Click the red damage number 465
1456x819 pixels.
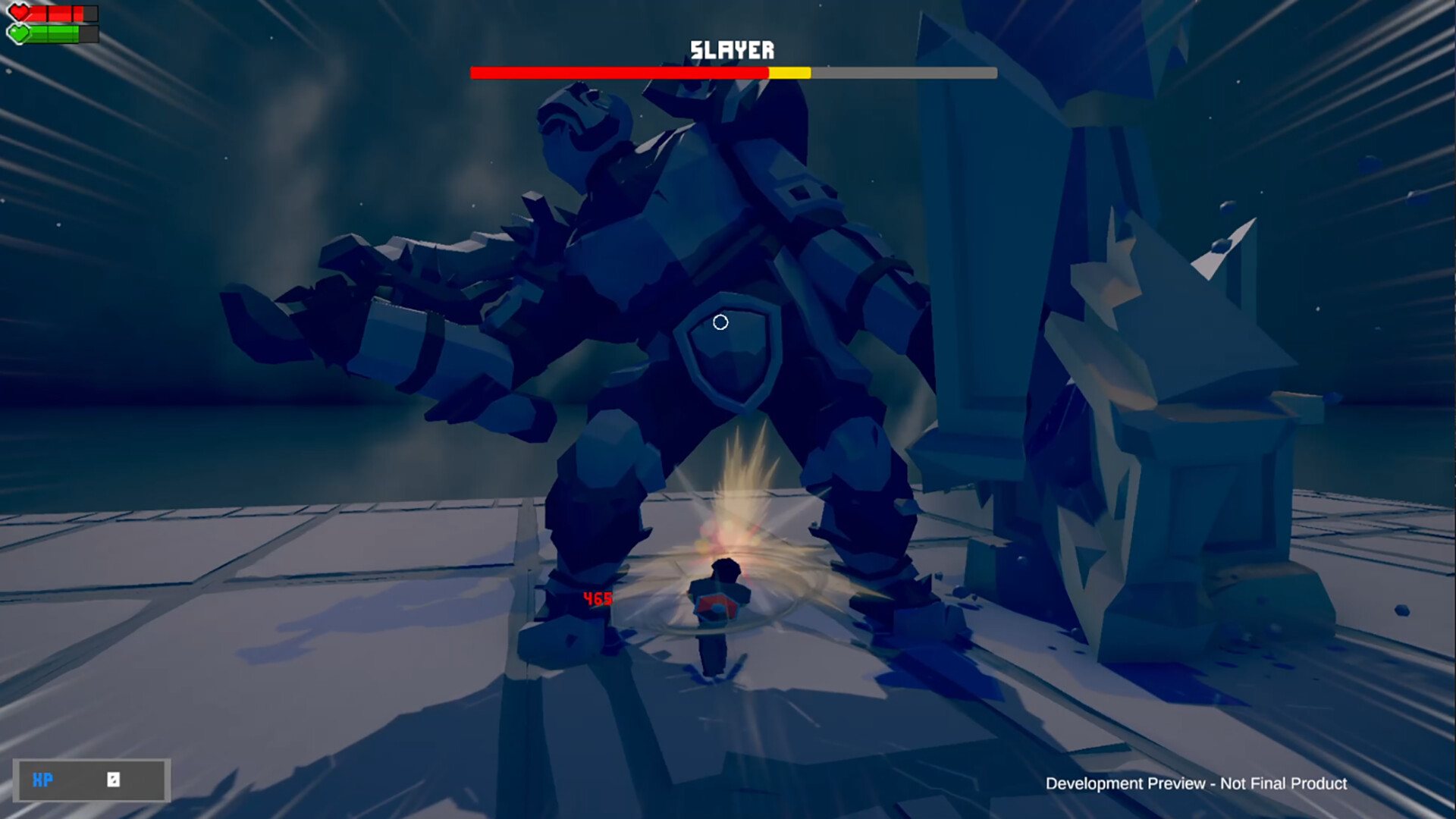pos(597,599)
